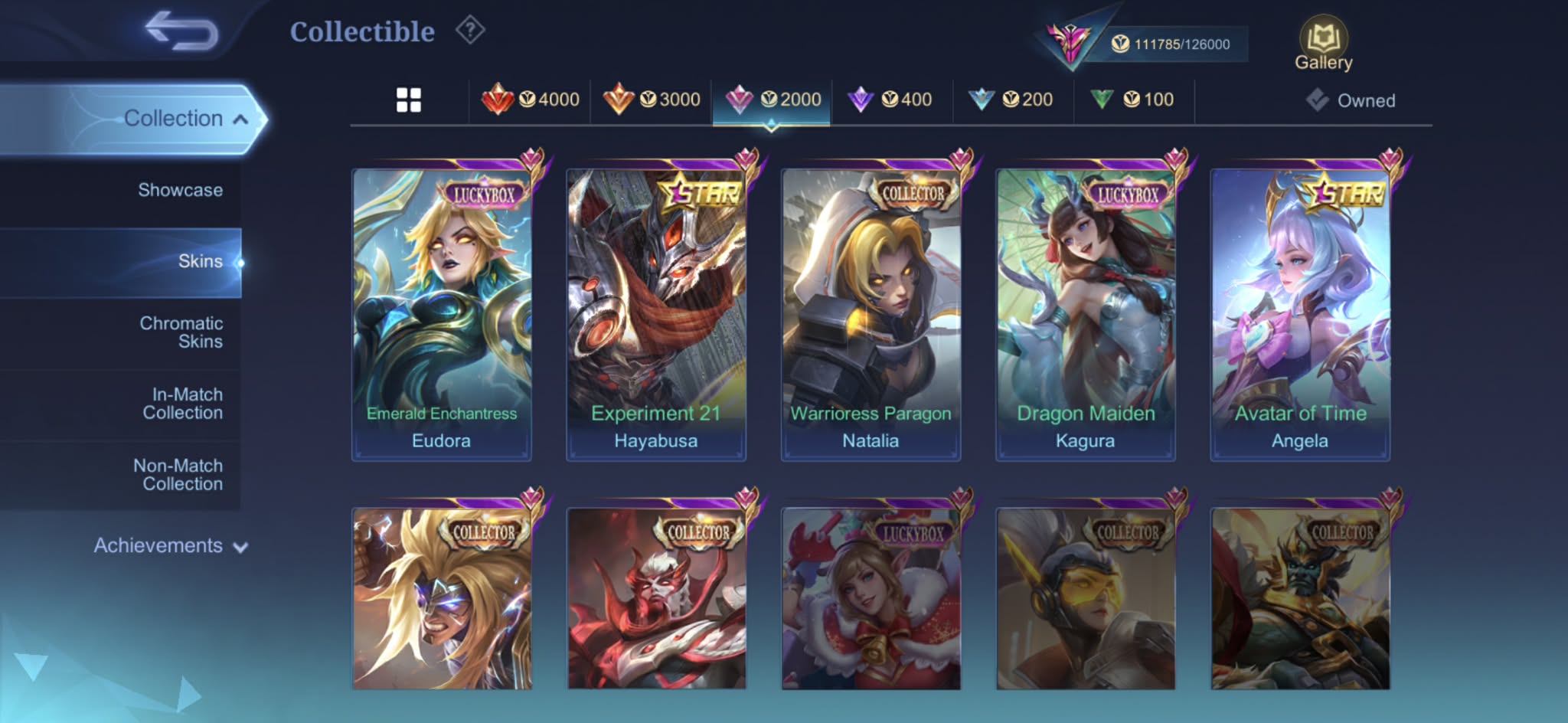Go back with the return arrow
Image resolution: width=1568 pixels, height=723 pixels.
pyautogui.click(x=182, y=31)
